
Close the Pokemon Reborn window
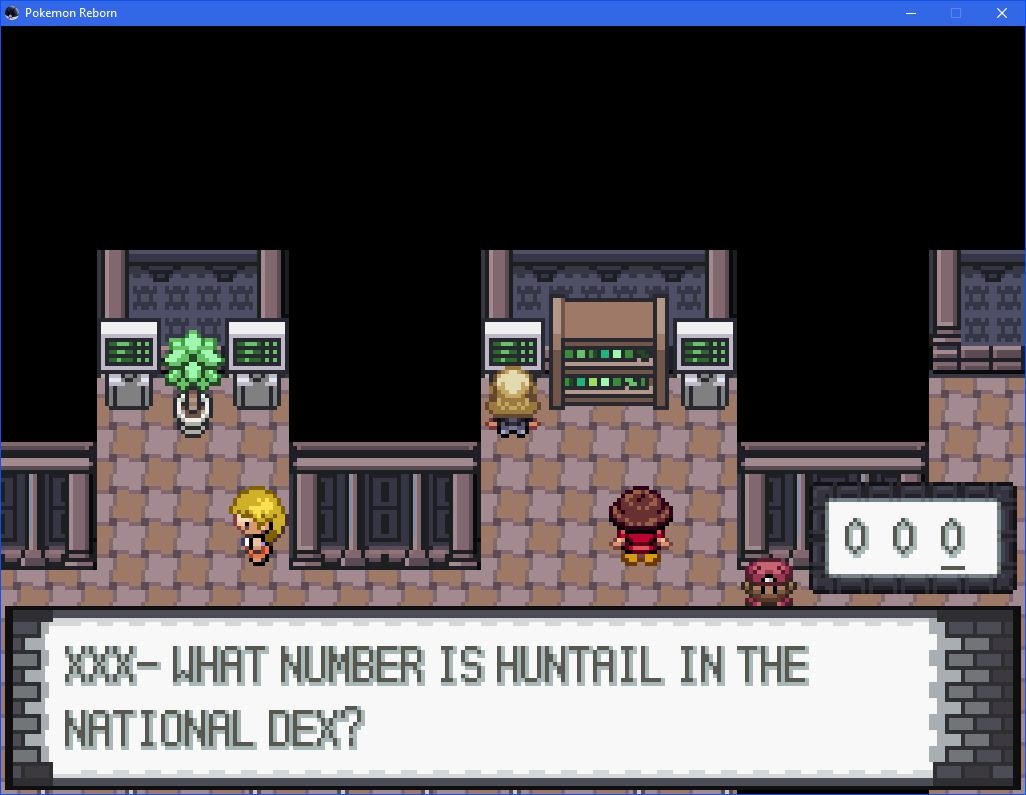[x=1001, y=13]
